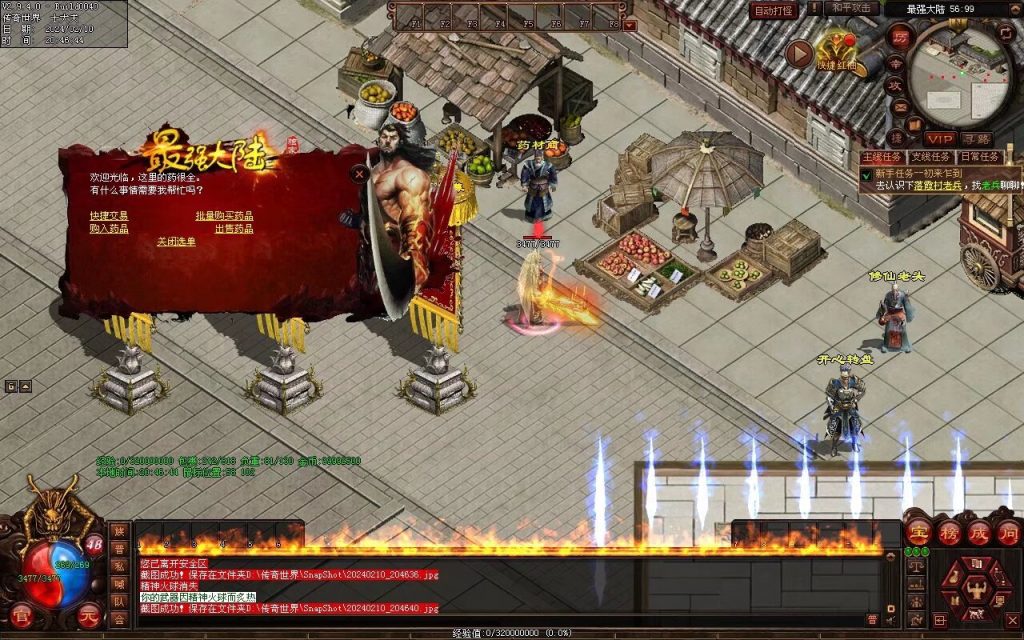Toggle the 自动打怪 auto-fight button

[x=774, y=10]
